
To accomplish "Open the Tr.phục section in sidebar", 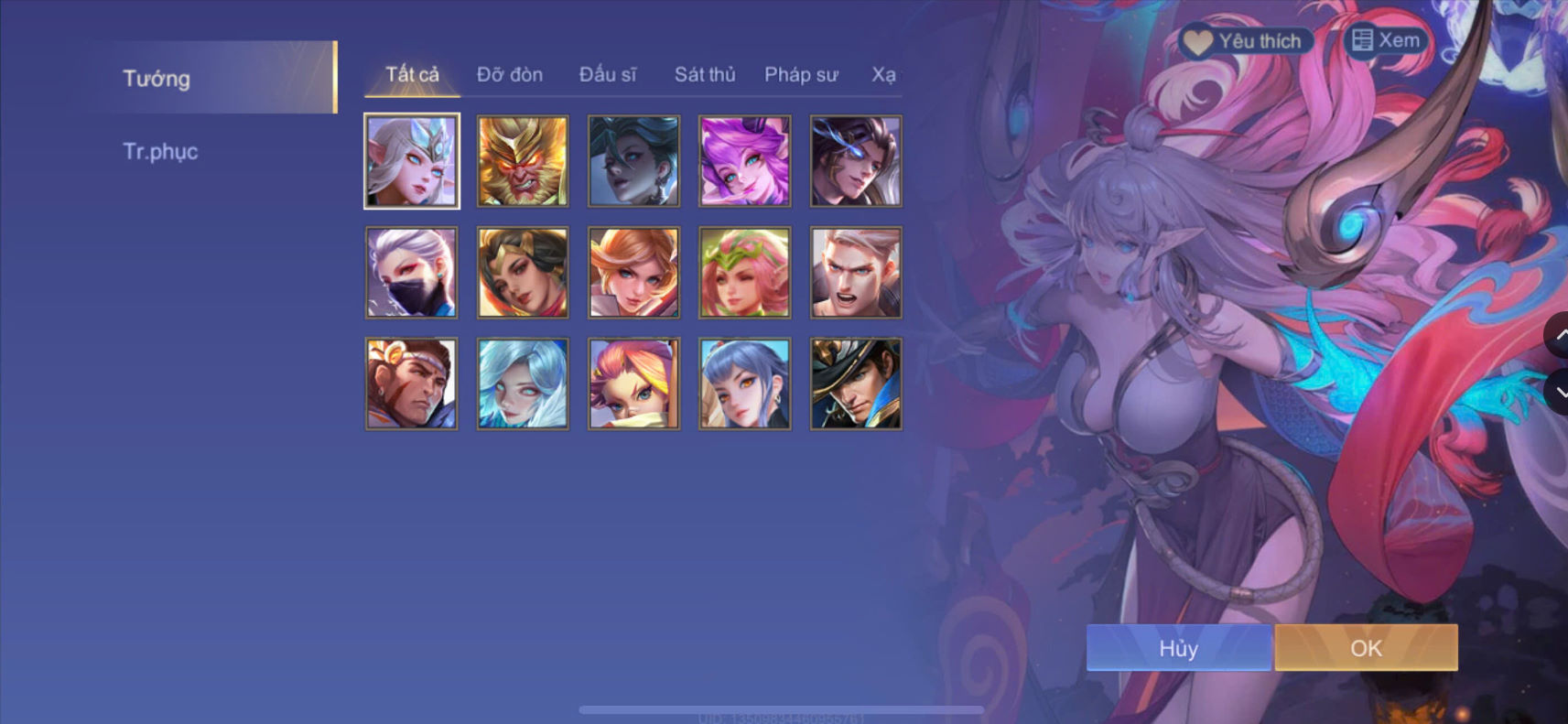I will point(161,151).
